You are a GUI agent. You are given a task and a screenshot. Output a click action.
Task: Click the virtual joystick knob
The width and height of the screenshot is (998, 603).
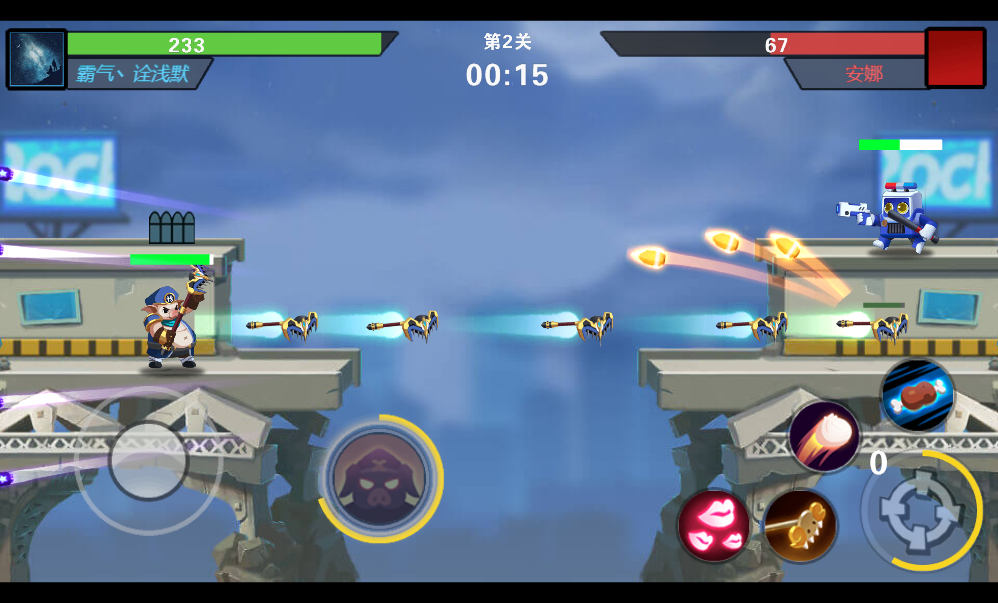tap(148, 460)
